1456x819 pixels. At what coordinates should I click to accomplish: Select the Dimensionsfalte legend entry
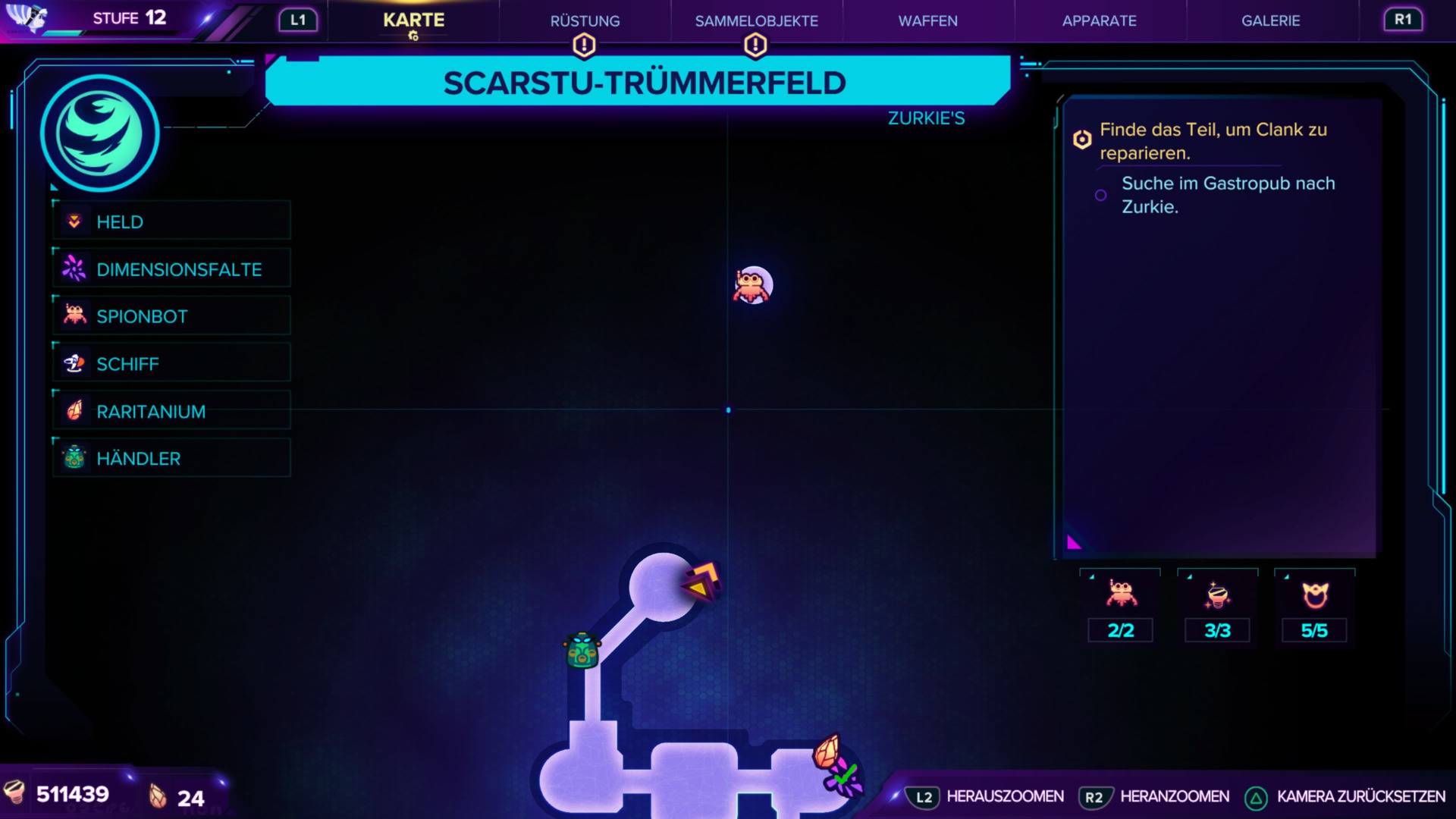[x=172, y=269]
